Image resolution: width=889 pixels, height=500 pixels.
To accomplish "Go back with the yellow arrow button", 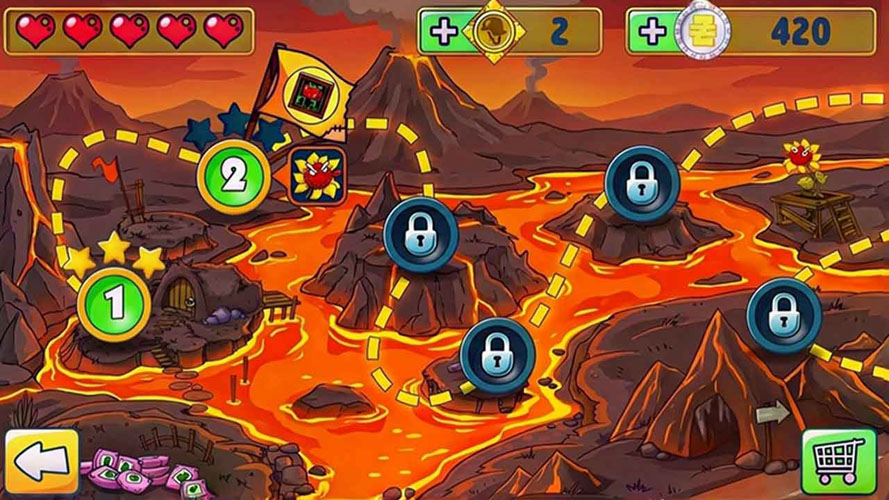I will click(41, 462).
